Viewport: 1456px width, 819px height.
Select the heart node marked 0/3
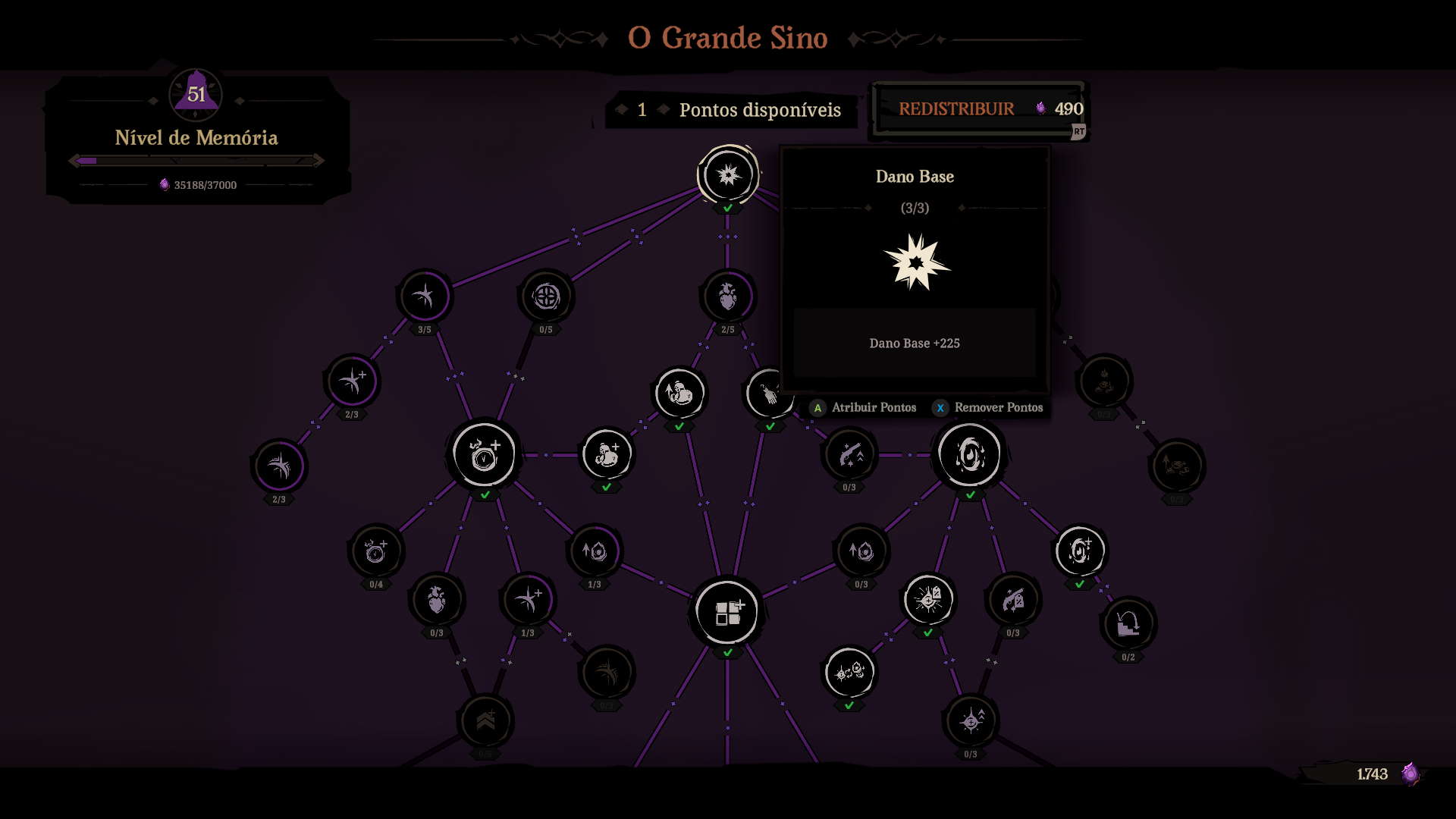pyautogui.click(x=437, y=600)
